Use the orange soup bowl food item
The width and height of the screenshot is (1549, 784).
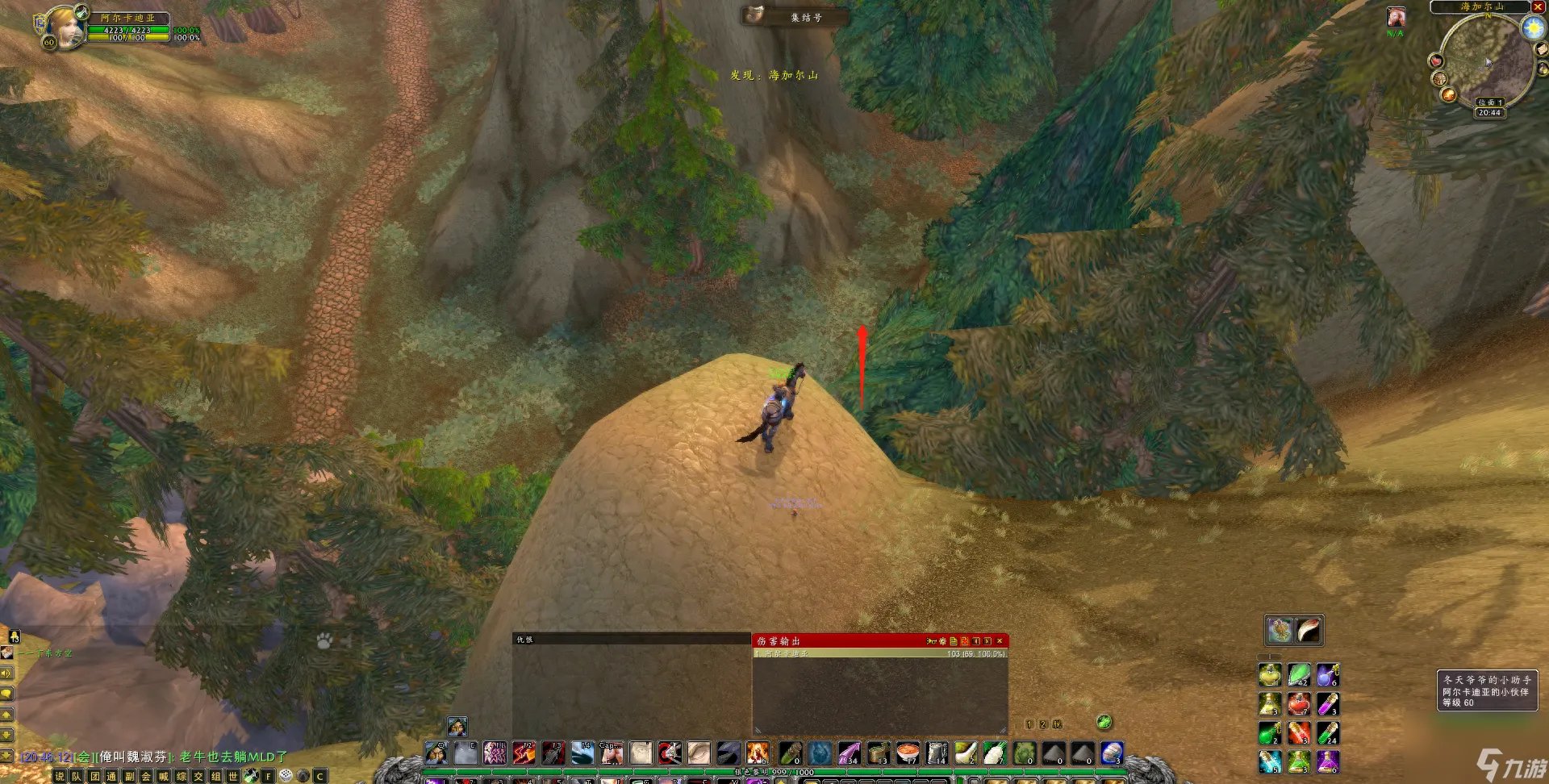pos(908,753)
